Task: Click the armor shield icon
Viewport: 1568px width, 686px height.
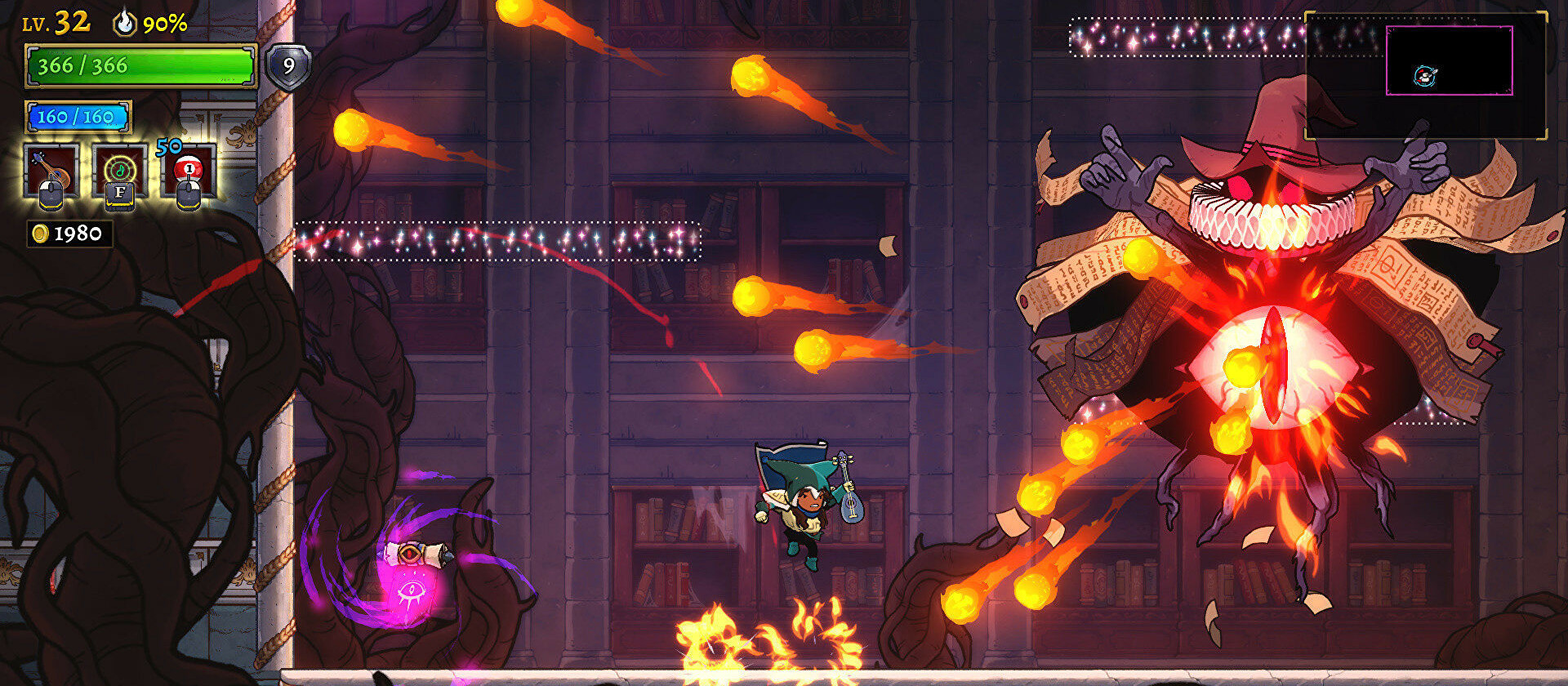Action: point(288,66)
